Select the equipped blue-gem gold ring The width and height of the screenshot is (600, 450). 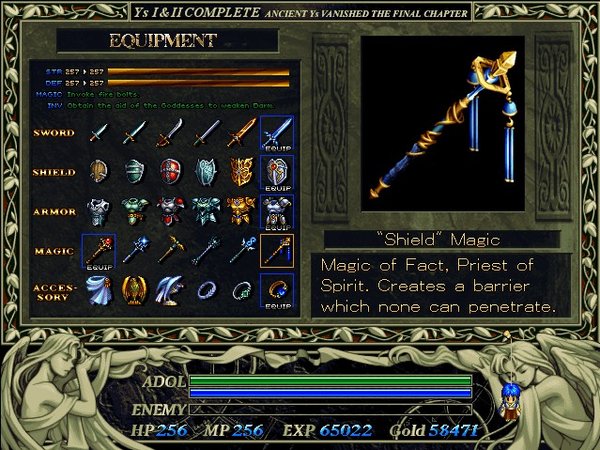click(x=276, y=290)
